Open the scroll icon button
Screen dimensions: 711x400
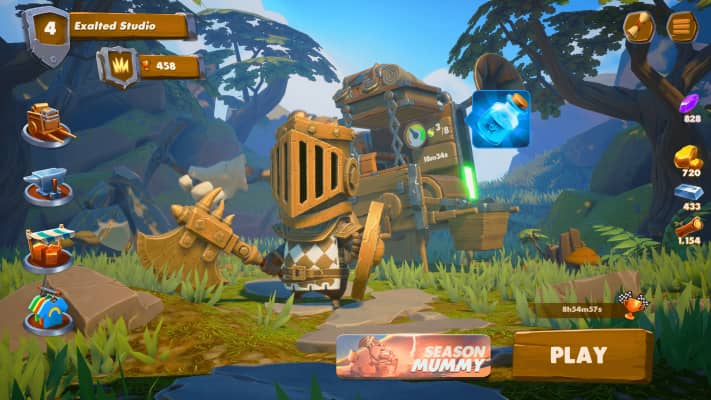639,27
